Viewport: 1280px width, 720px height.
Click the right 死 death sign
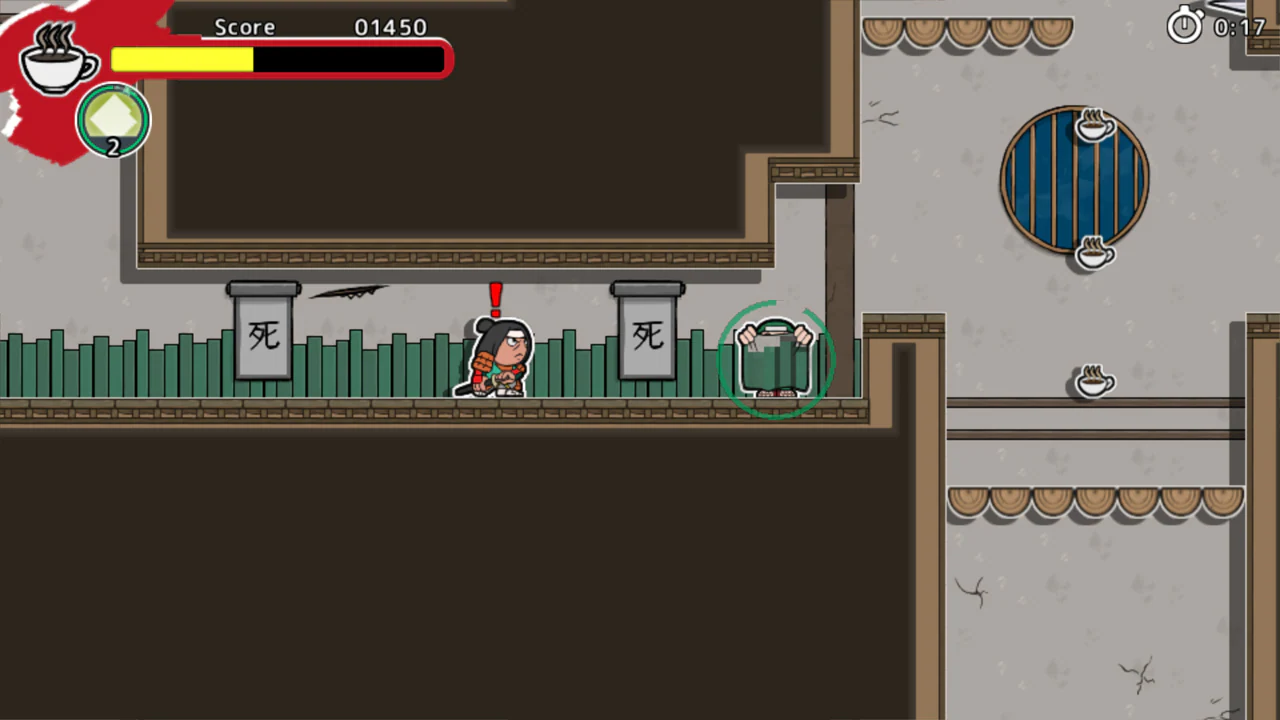pyautogui.click(x=647, y=337)
